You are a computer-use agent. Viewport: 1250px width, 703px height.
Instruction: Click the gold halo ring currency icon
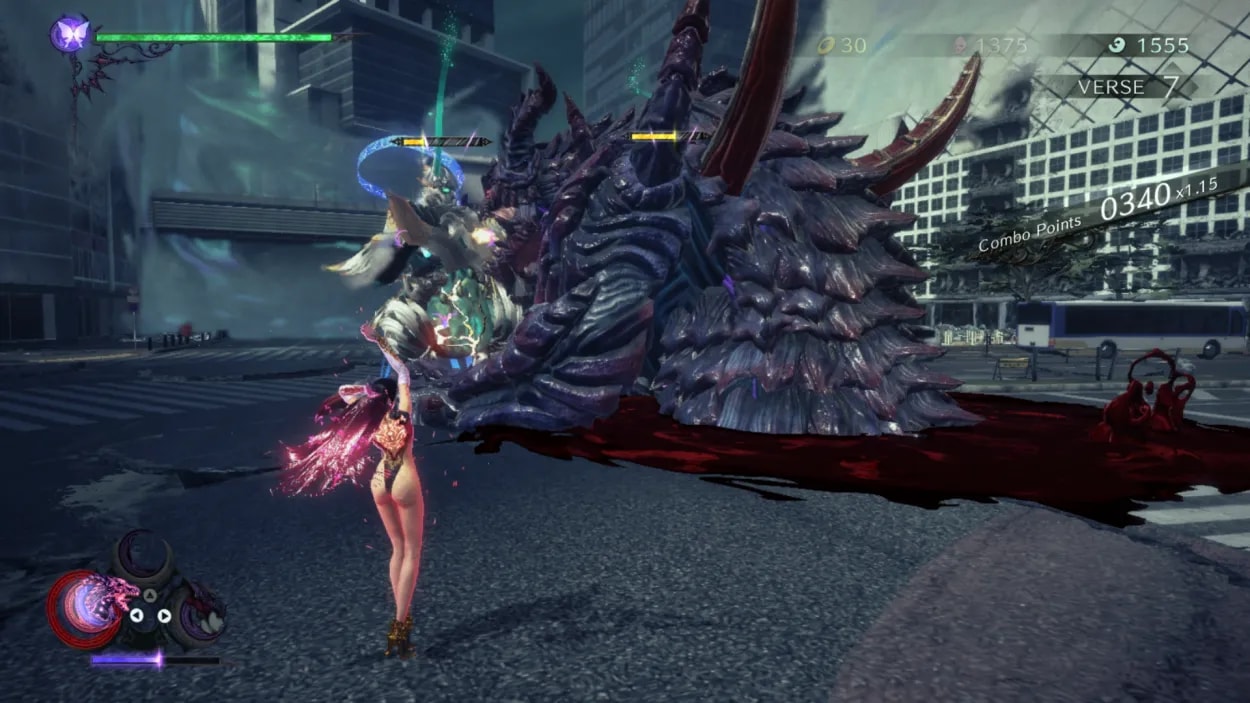pyautogui.click(x=827, y=45)
